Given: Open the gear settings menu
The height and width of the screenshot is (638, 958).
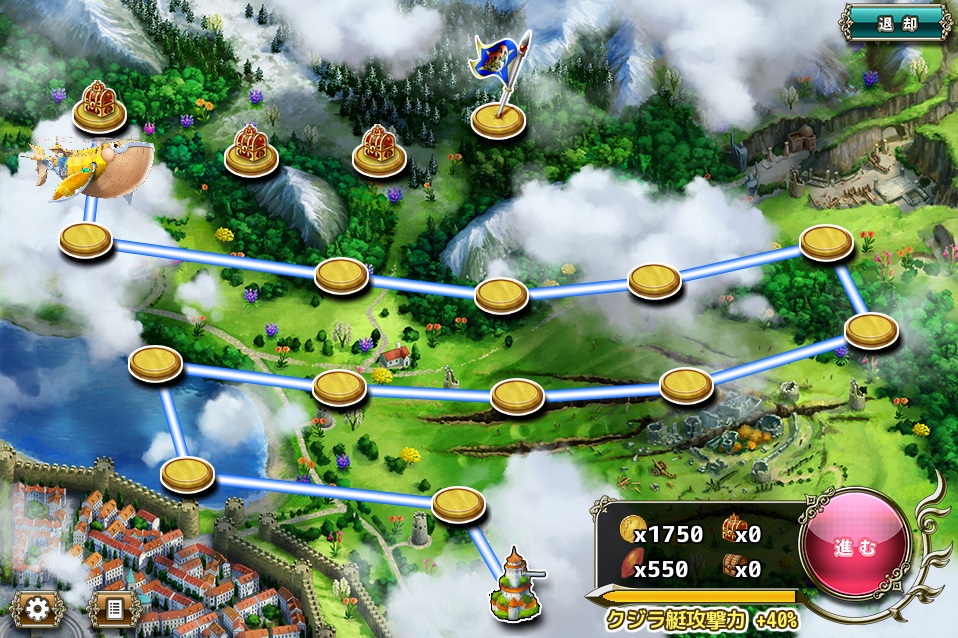Looking at the screenshot, I should (x=38, y=607).
